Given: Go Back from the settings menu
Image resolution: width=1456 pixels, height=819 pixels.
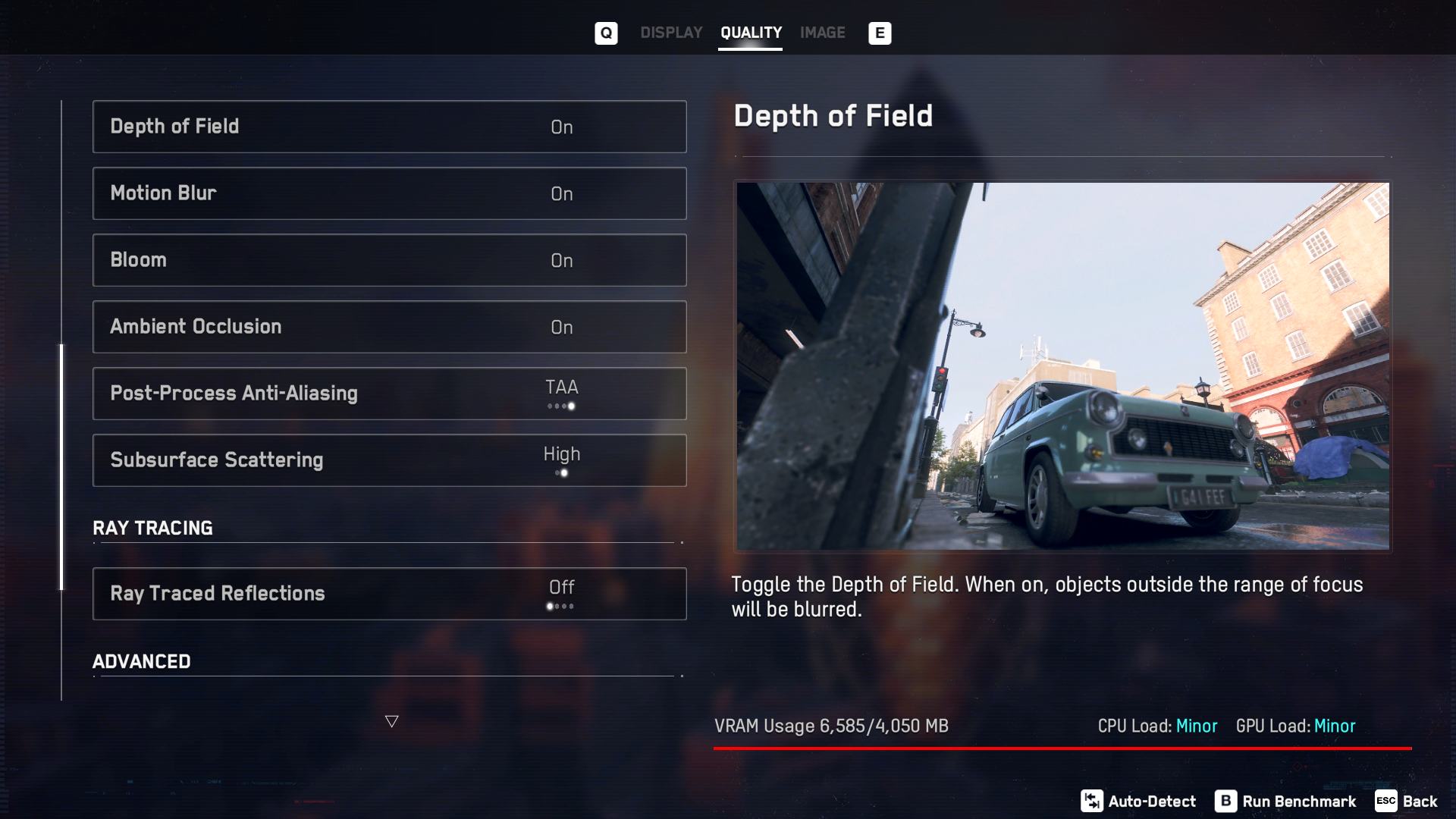Looking at the screenshot, I should coord(1407,802).
